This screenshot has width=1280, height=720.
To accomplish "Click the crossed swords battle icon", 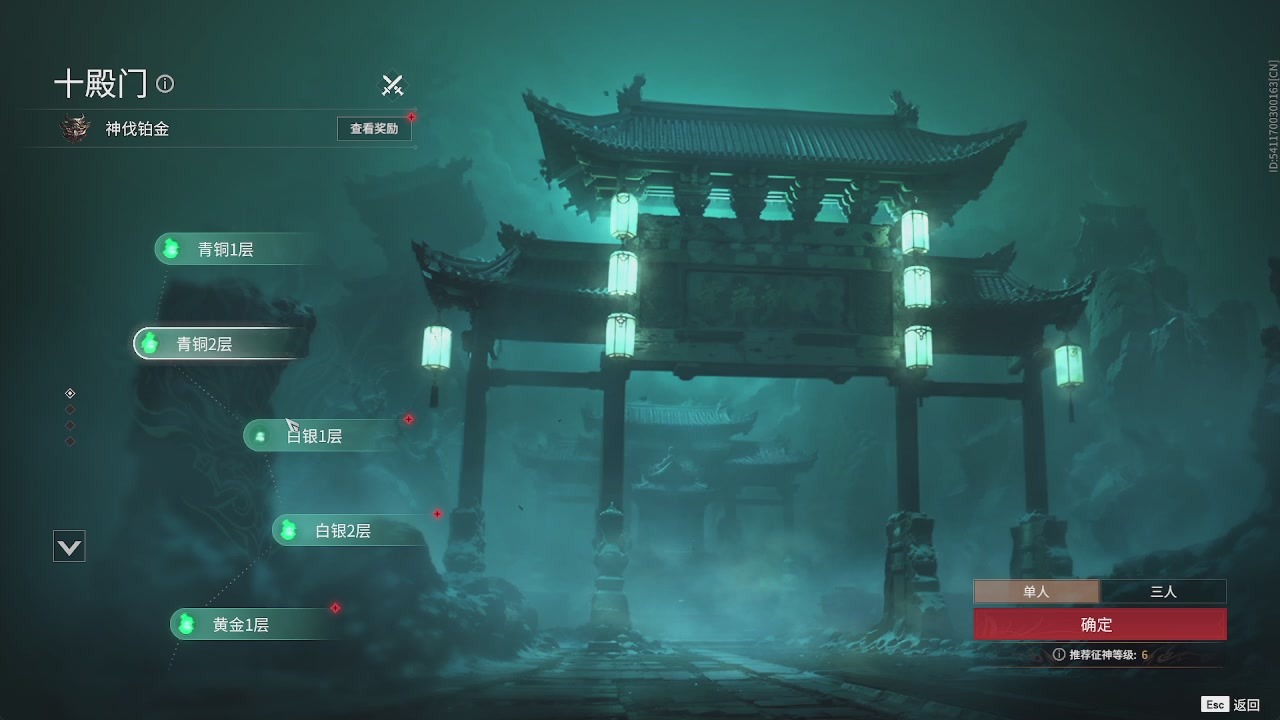I will [x=392, y=85].
